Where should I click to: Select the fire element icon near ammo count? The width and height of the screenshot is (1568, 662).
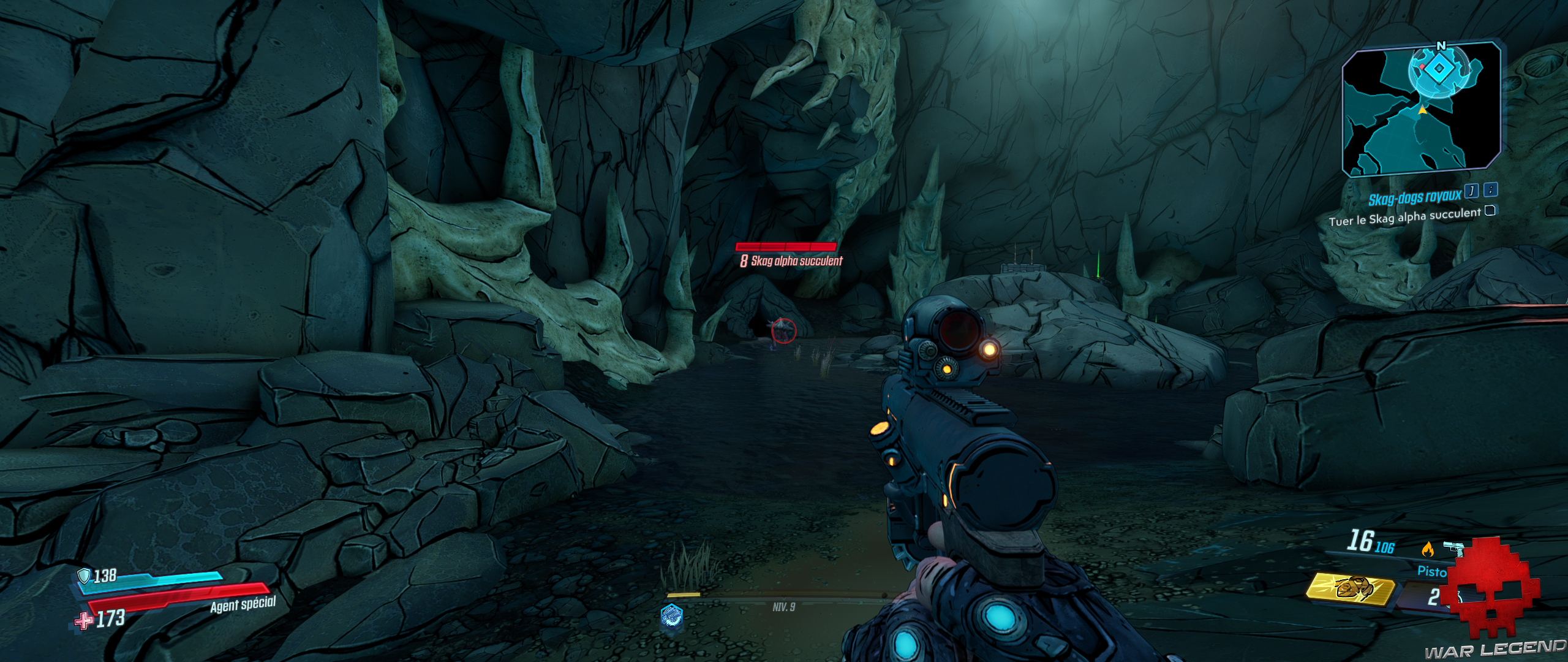pos(1428,549)
